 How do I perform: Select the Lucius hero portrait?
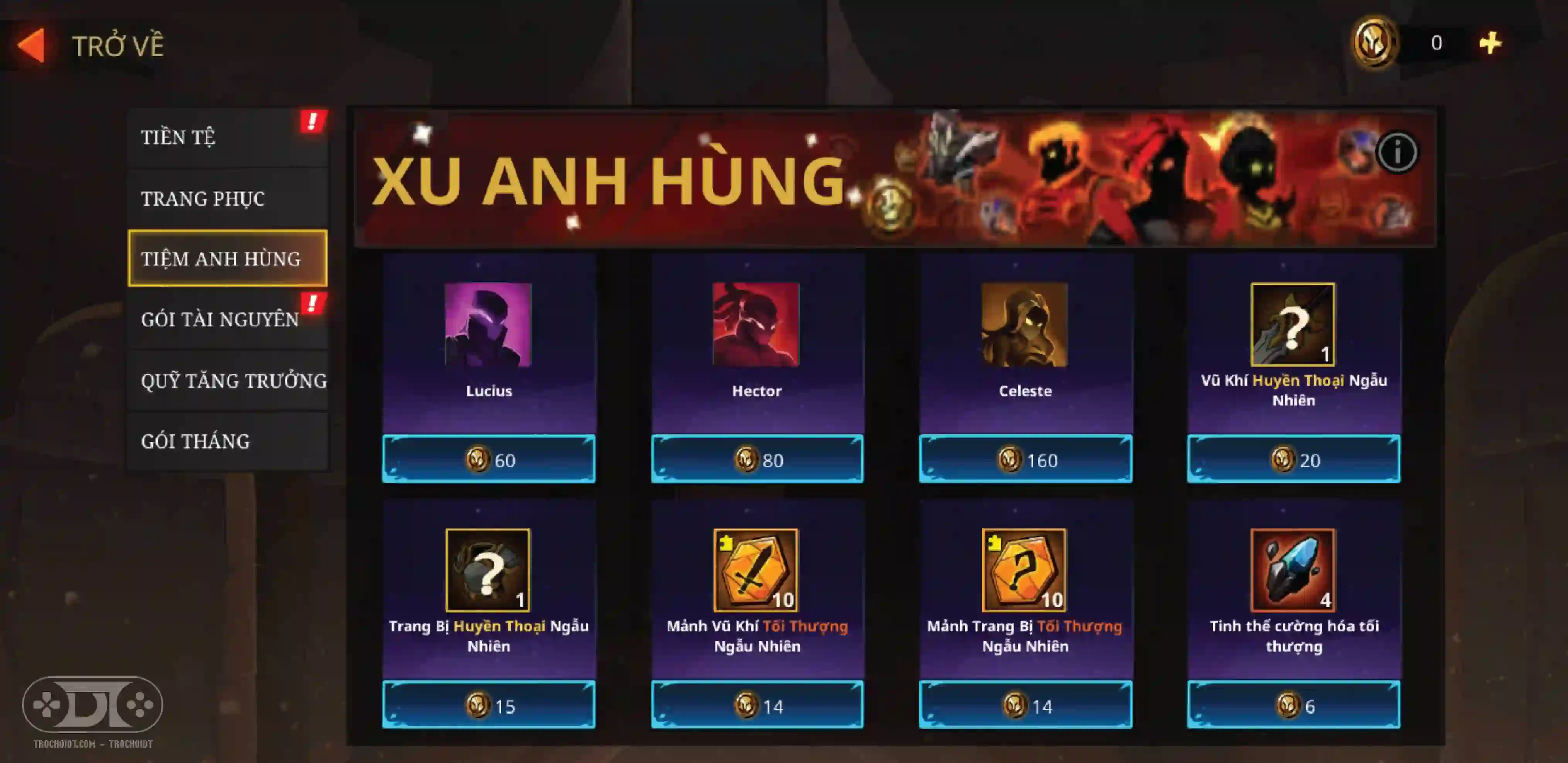pos(488,325)
